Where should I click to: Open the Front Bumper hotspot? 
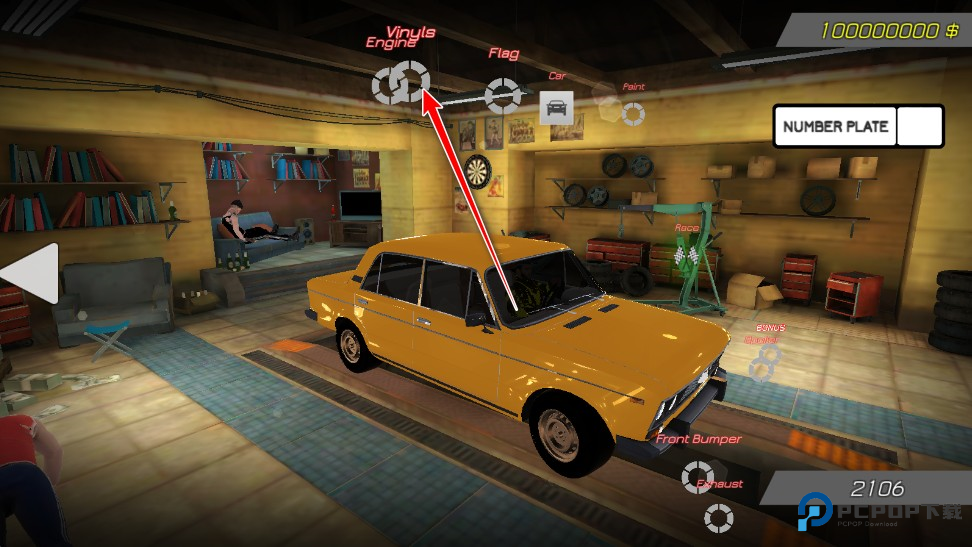(697, 476)
